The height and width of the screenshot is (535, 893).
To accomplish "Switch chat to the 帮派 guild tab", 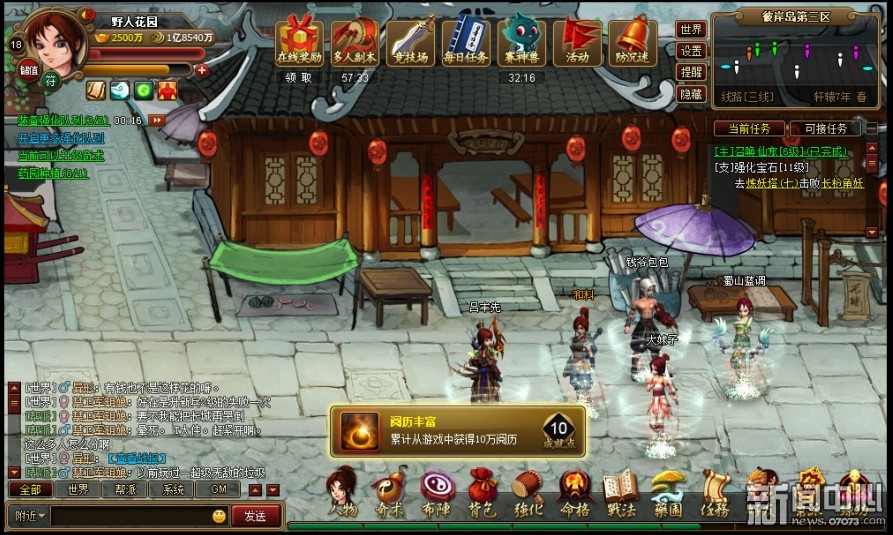I will [x=125, y=490].
